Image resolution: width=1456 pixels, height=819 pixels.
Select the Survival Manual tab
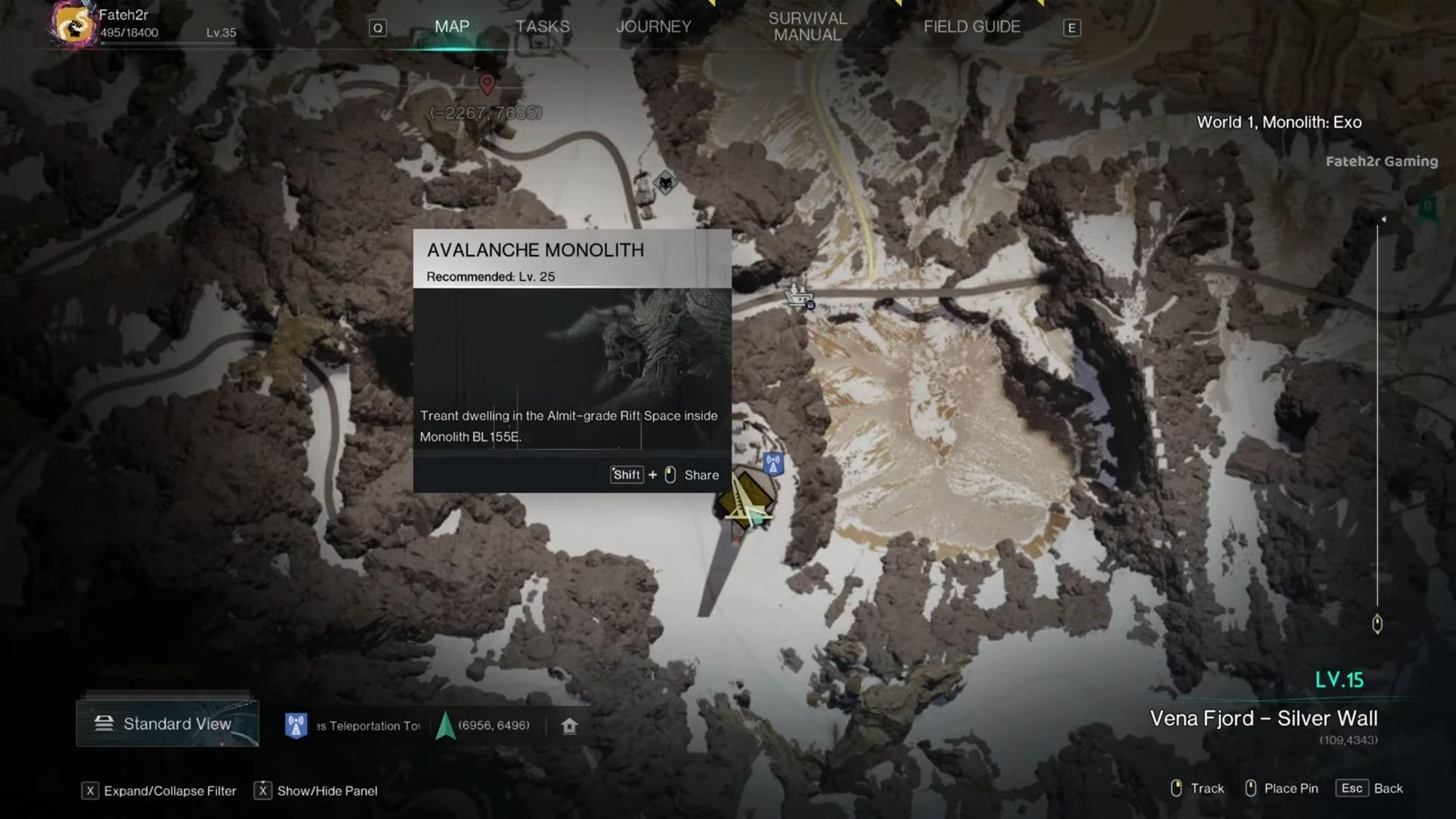coord(808,27)
